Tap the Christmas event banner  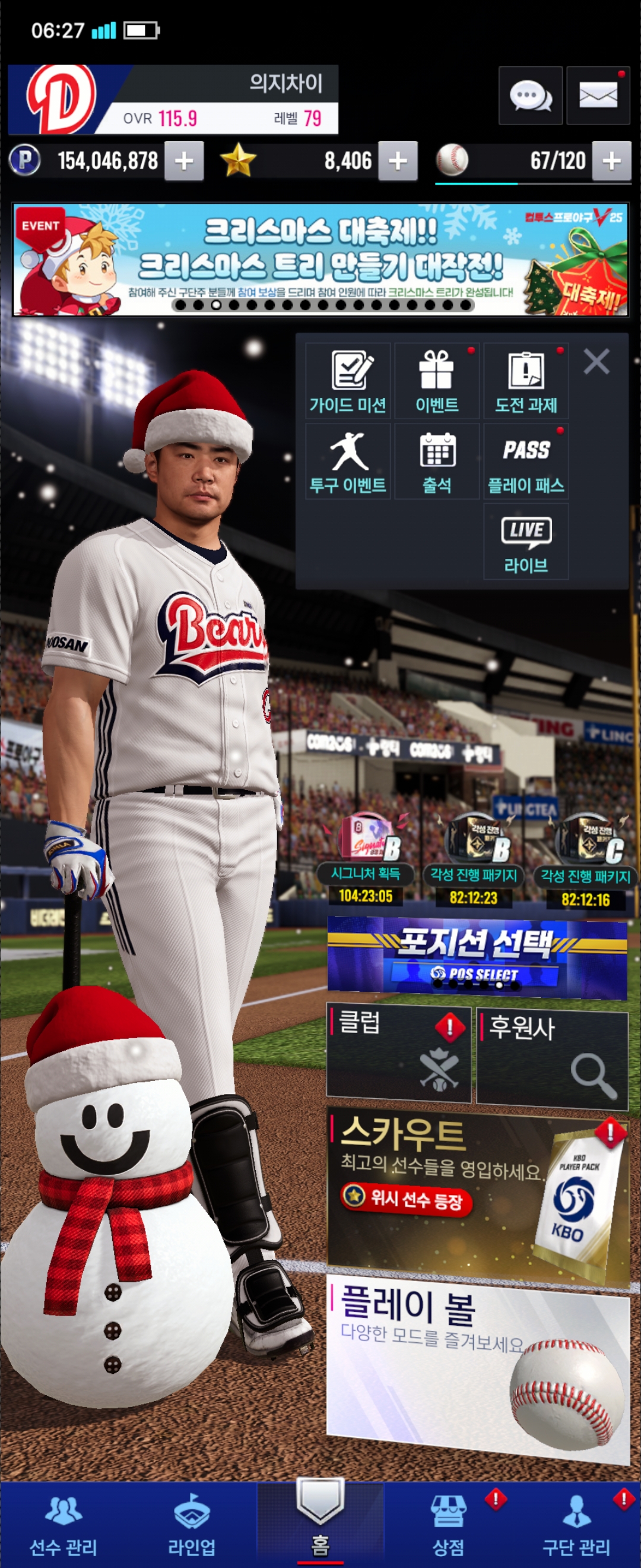(x=320, y=260)
